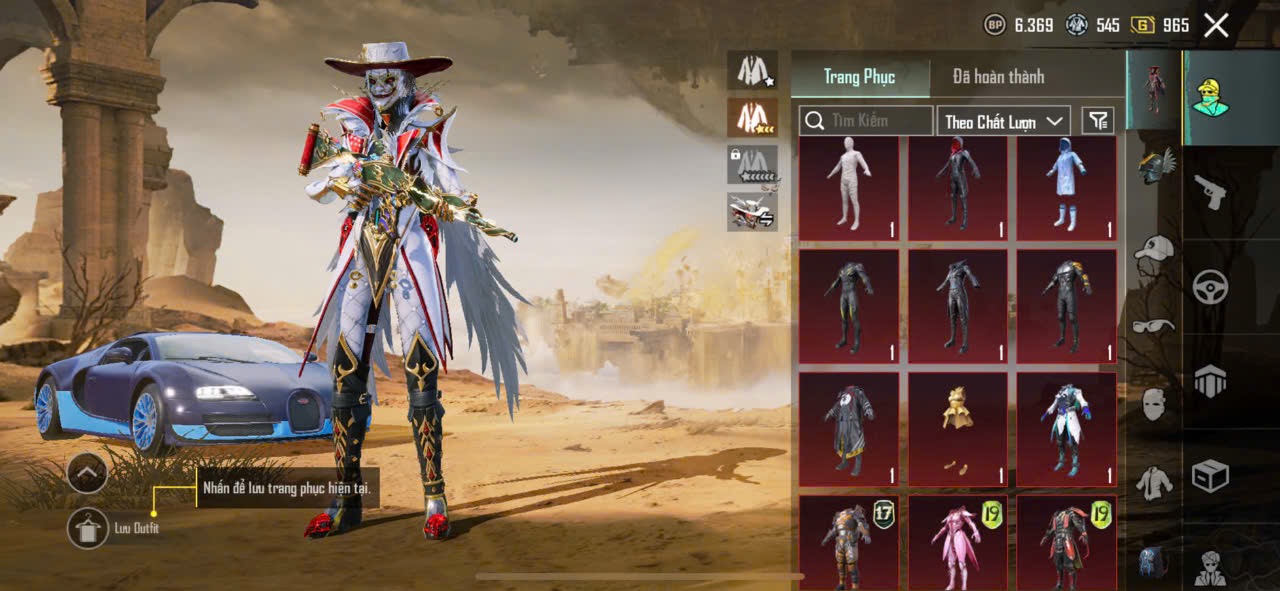Open the outfit filter options
Viewport: 1280px width, 591px height.
(x=1098, y=121)
